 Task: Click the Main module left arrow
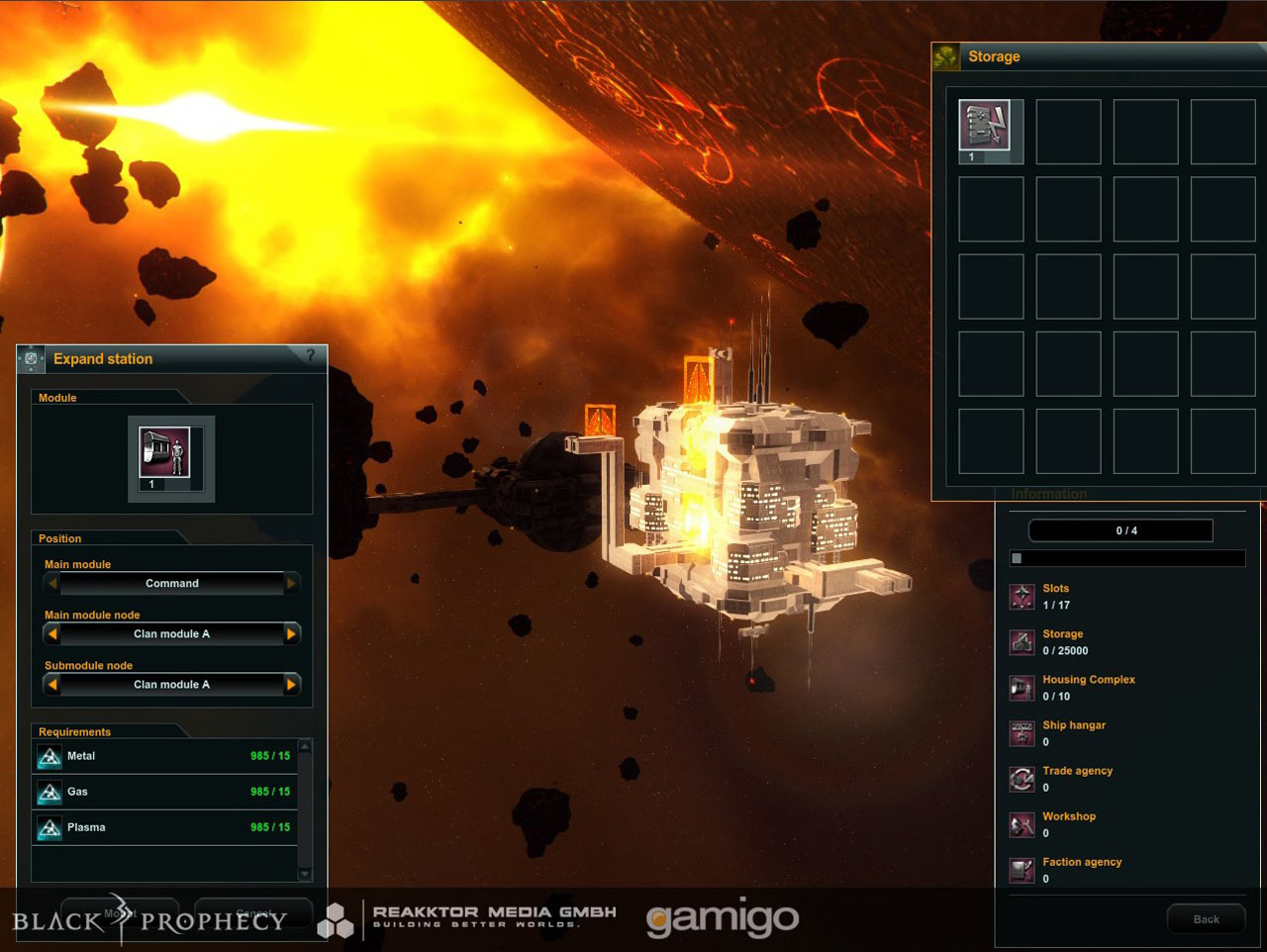point(52,583)
